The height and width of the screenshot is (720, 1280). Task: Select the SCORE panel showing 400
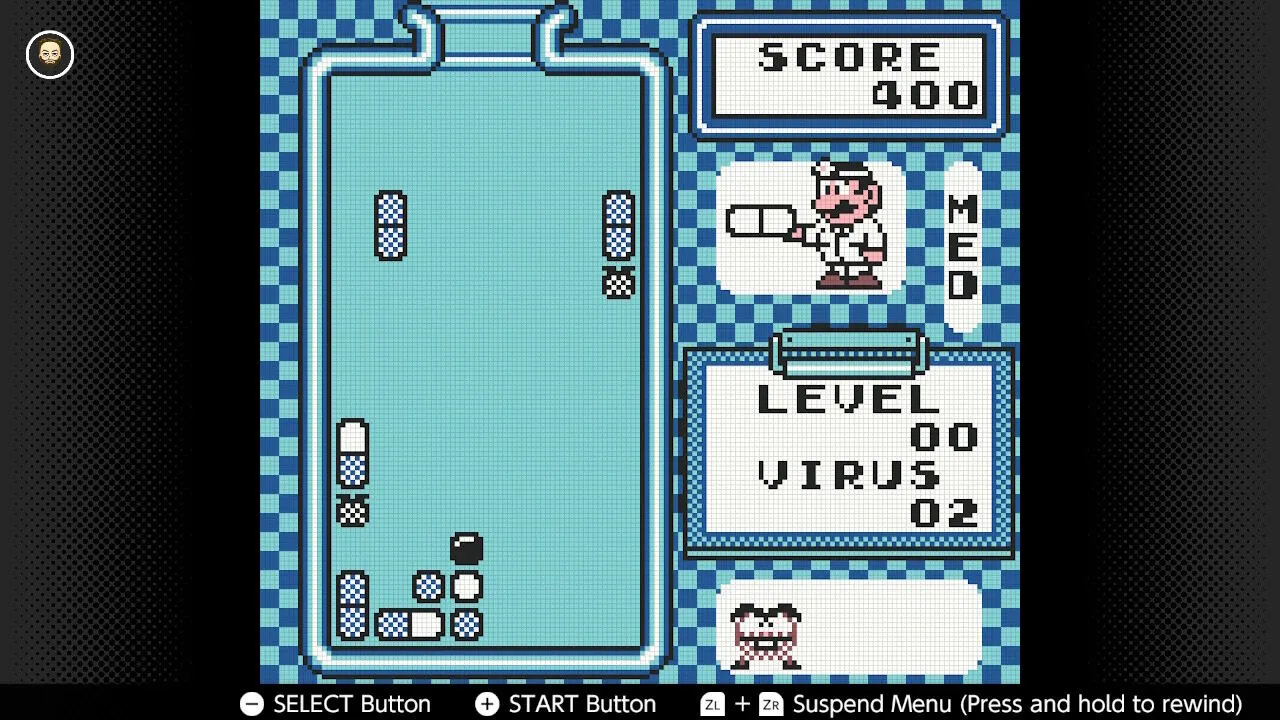pyautogui.click(x=849, y=74)
